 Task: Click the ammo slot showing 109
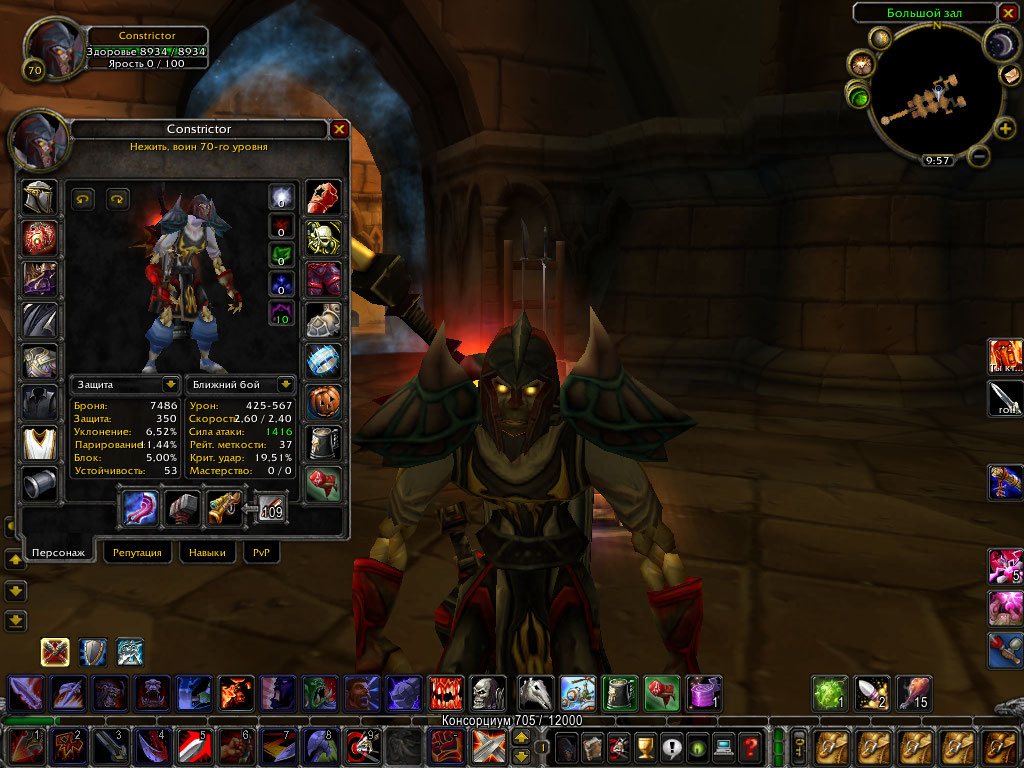point(271,508)
